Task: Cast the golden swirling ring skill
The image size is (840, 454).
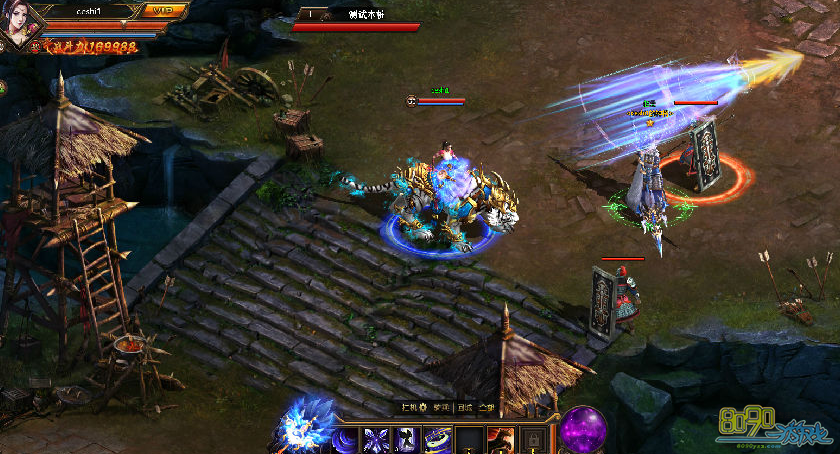Action: click(x=438, y=440)
